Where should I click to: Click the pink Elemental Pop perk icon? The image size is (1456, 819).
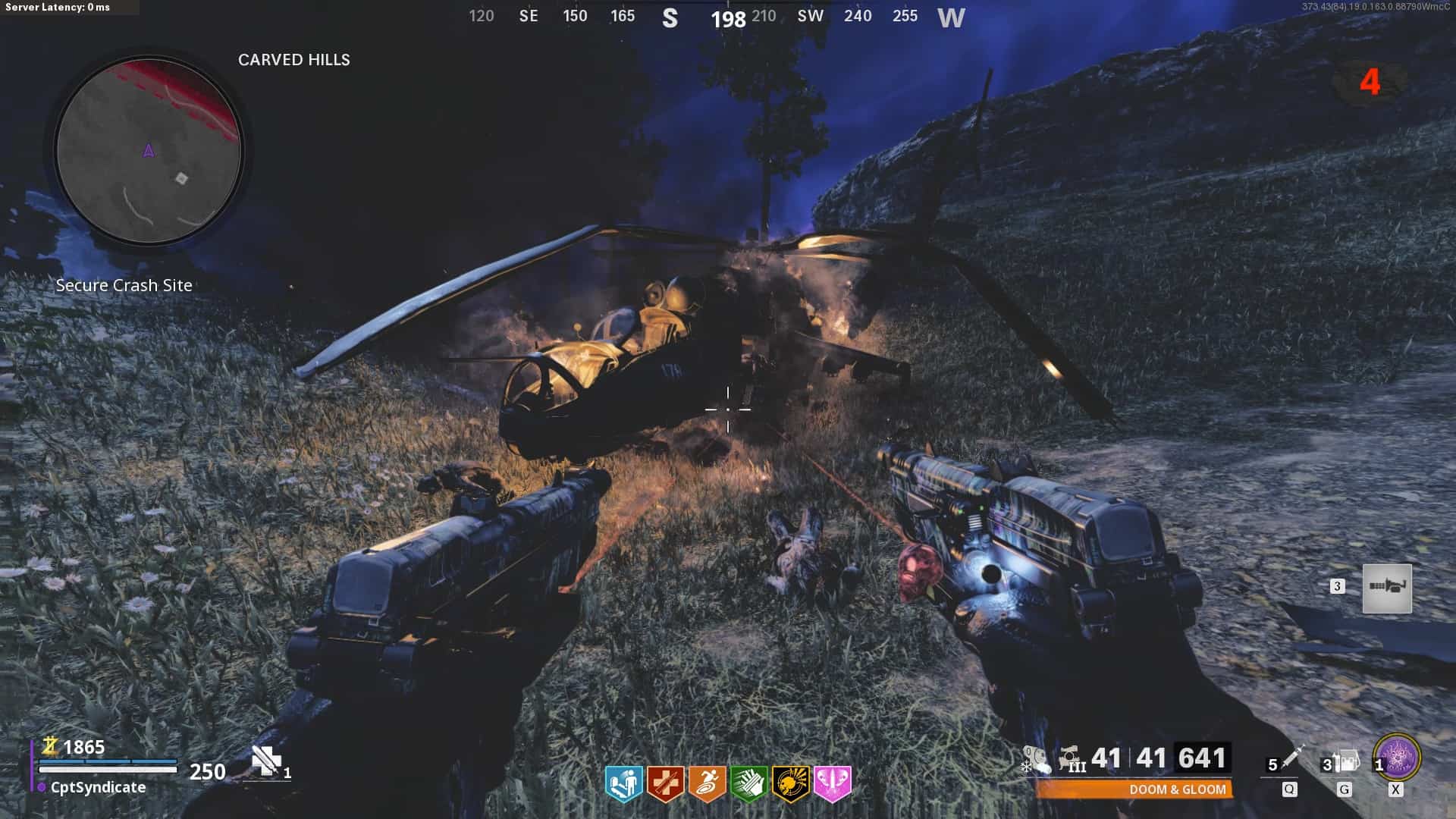point(832,784)
